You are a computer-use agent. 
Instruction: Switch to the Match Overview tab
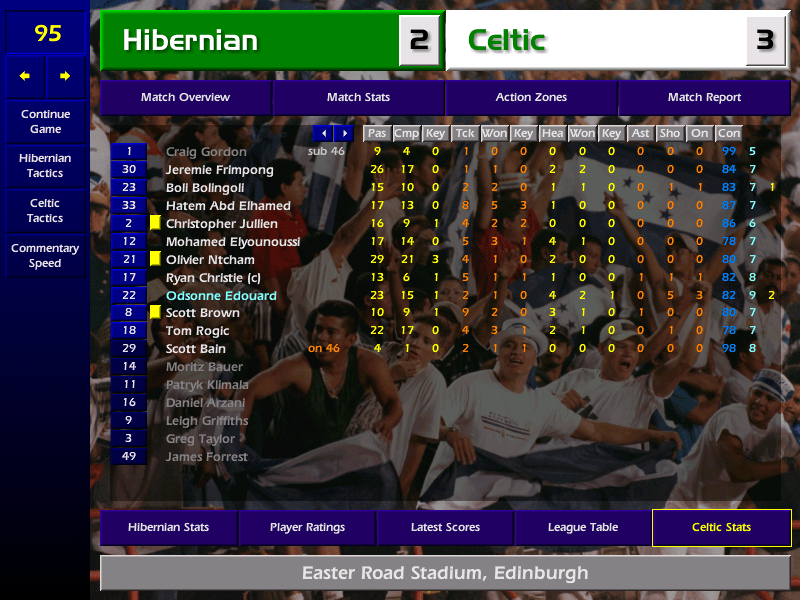(185, 98)
